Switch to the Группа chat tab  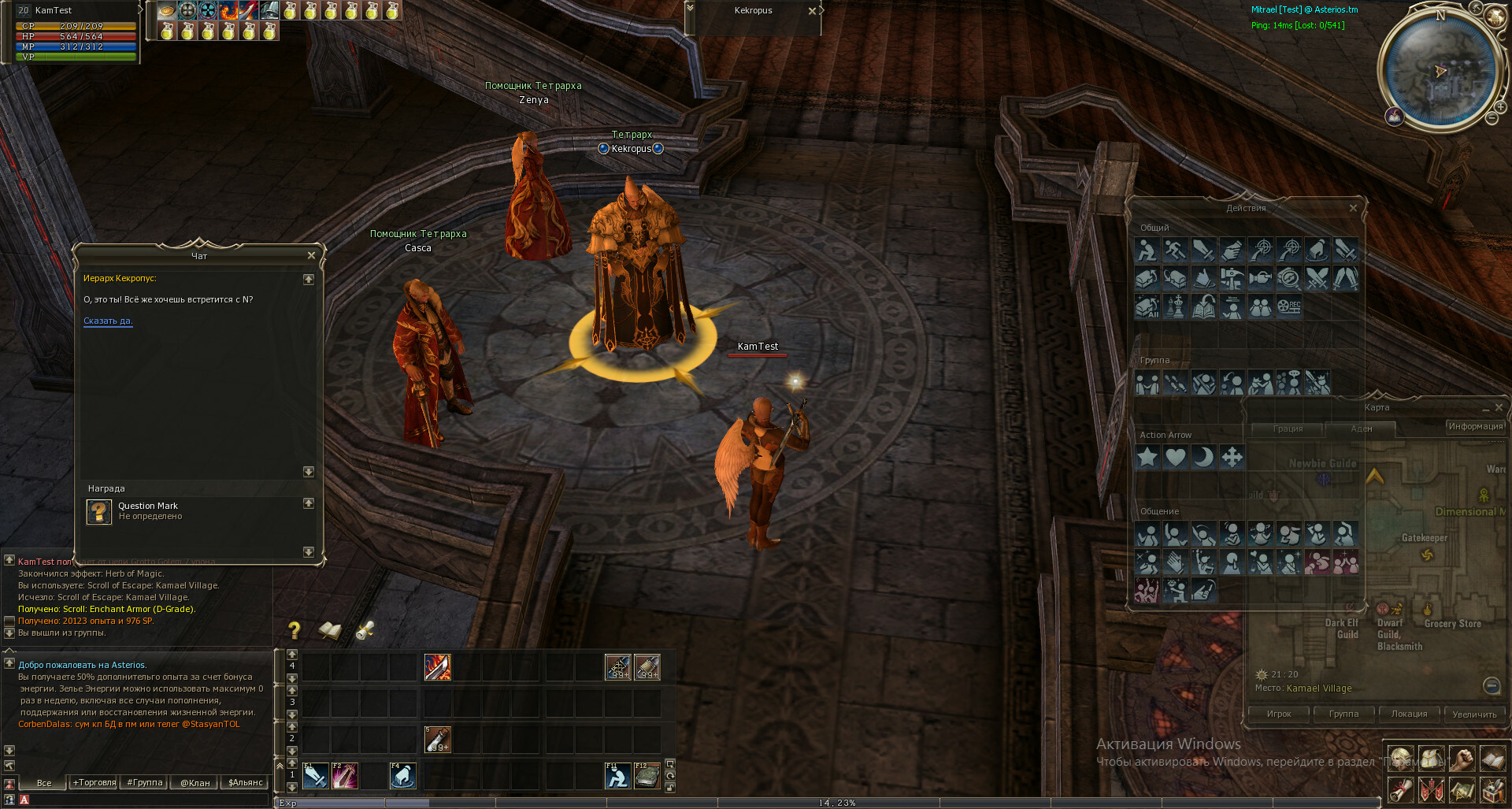(145, 782)
